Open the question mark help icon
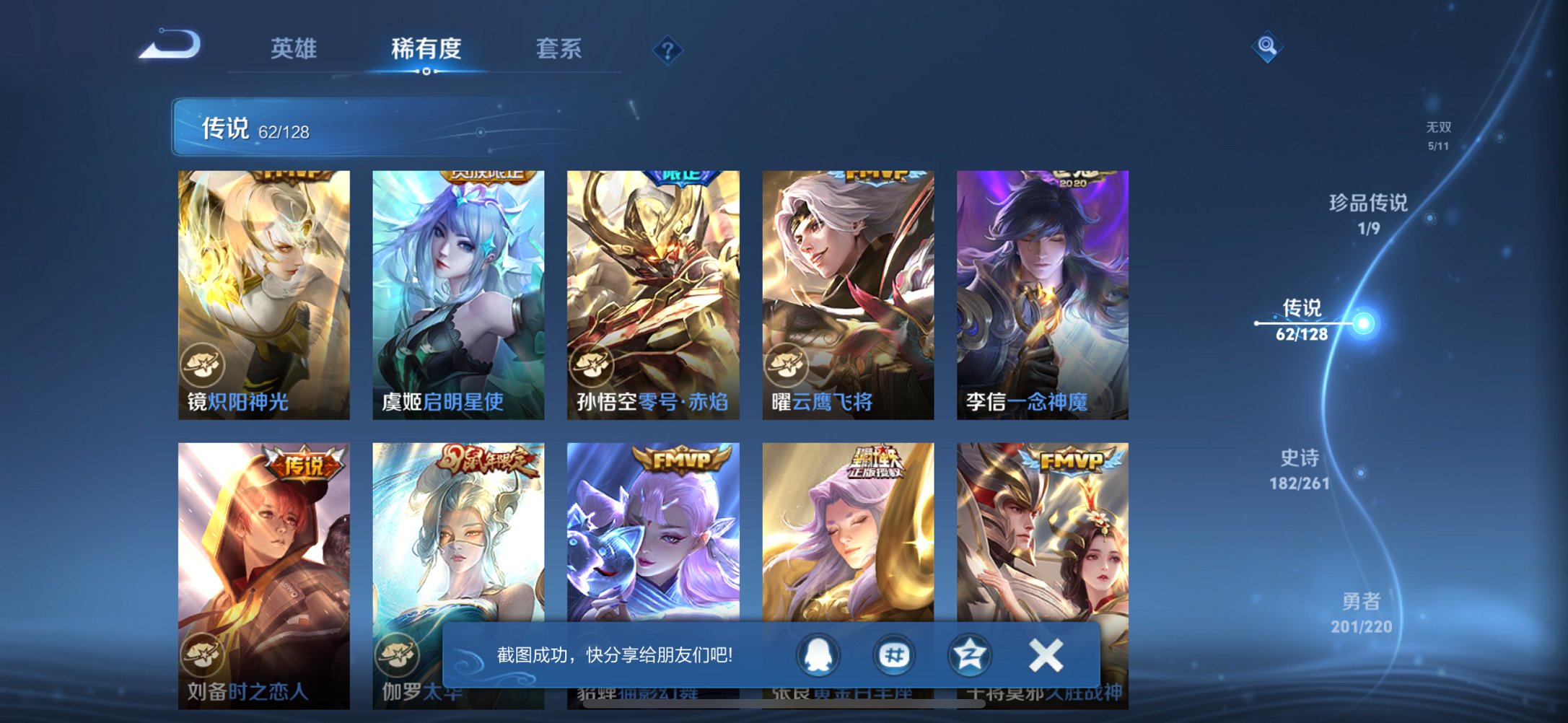Viewport: 1568px width, 723px height. point(667,51)
